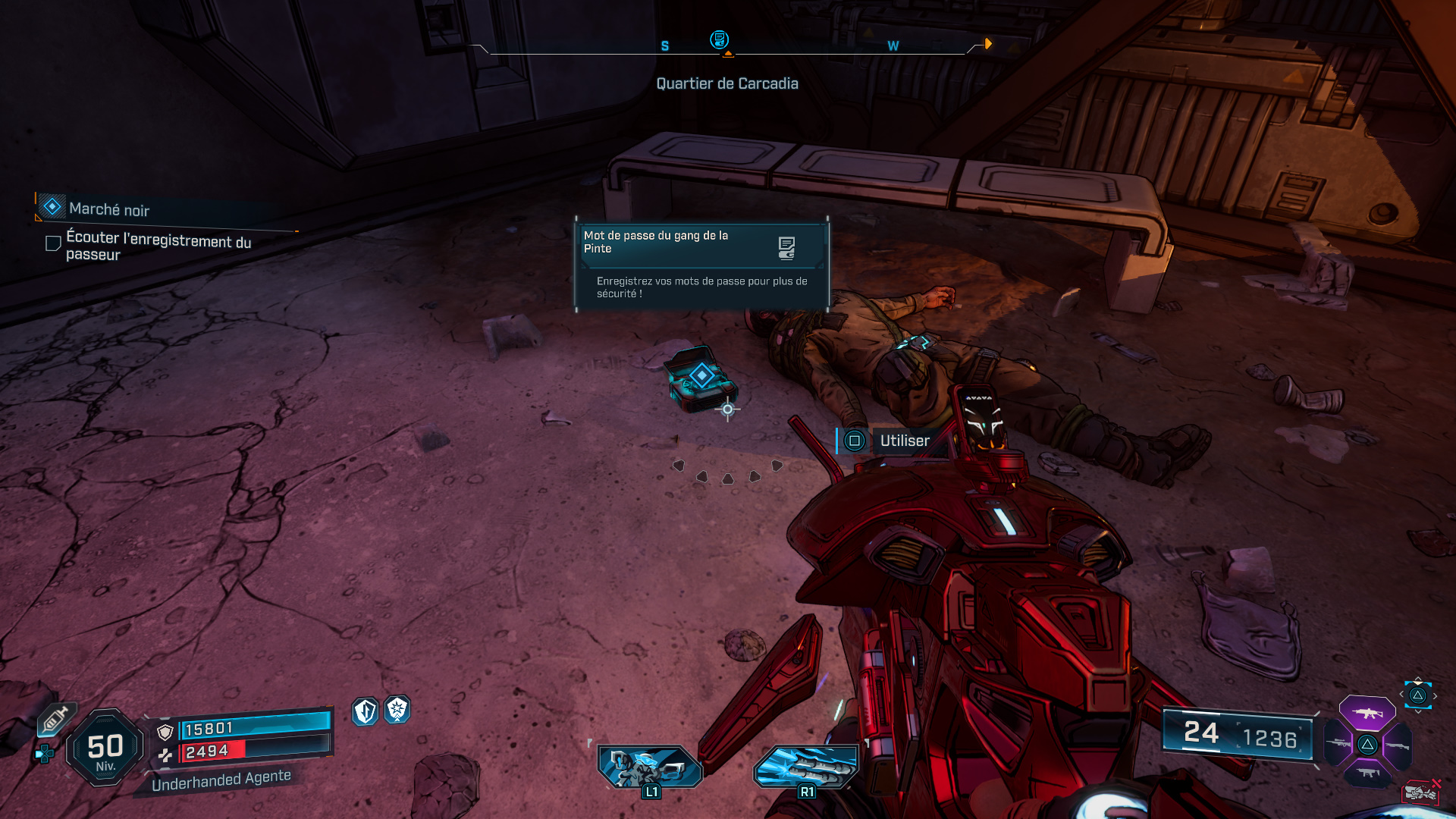Image resolution: width=1456 pixels, height=819 pixels.
Task: Click the Utiliser square button prompt
Action: point(855,441)
